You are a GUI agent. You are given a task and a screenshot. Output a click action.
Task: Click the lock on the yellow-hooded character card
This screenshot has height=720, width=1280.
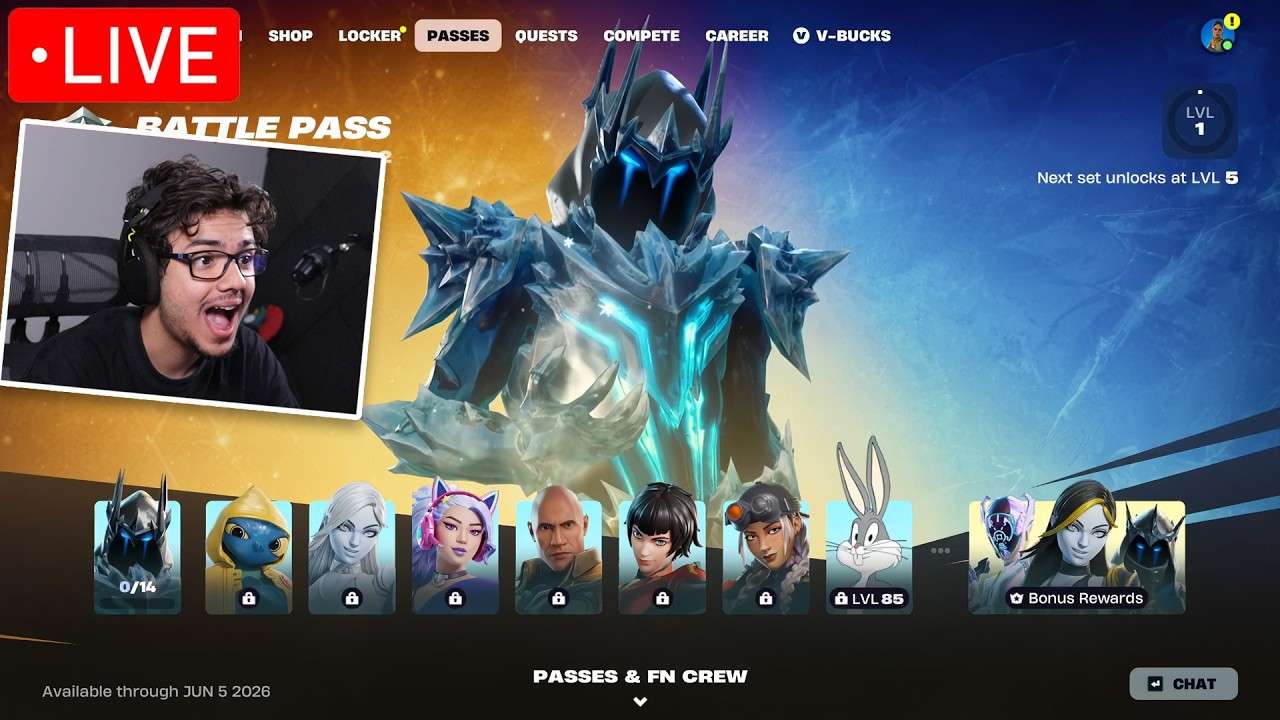pyautogui.click(x=247, y=598)
